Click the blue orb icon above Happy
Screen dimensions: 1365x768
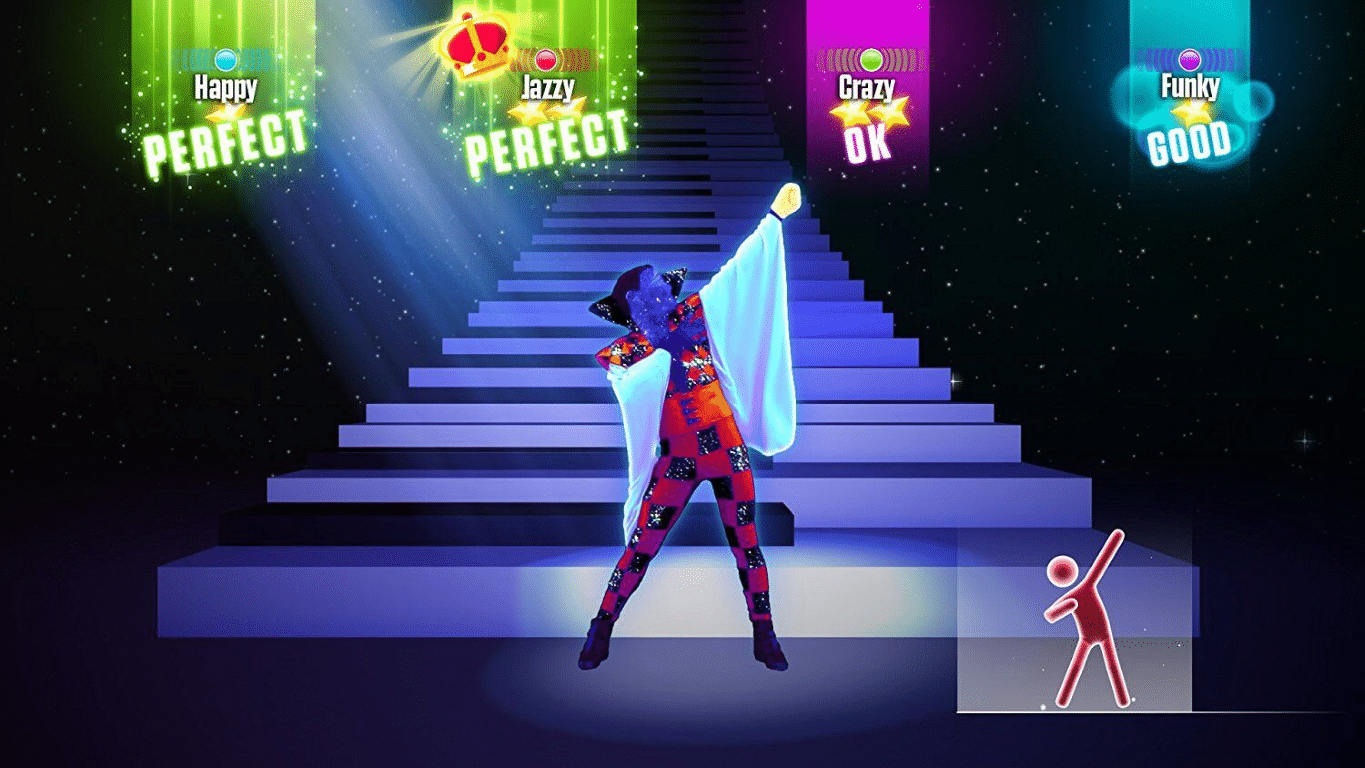[x=228, y=57]
